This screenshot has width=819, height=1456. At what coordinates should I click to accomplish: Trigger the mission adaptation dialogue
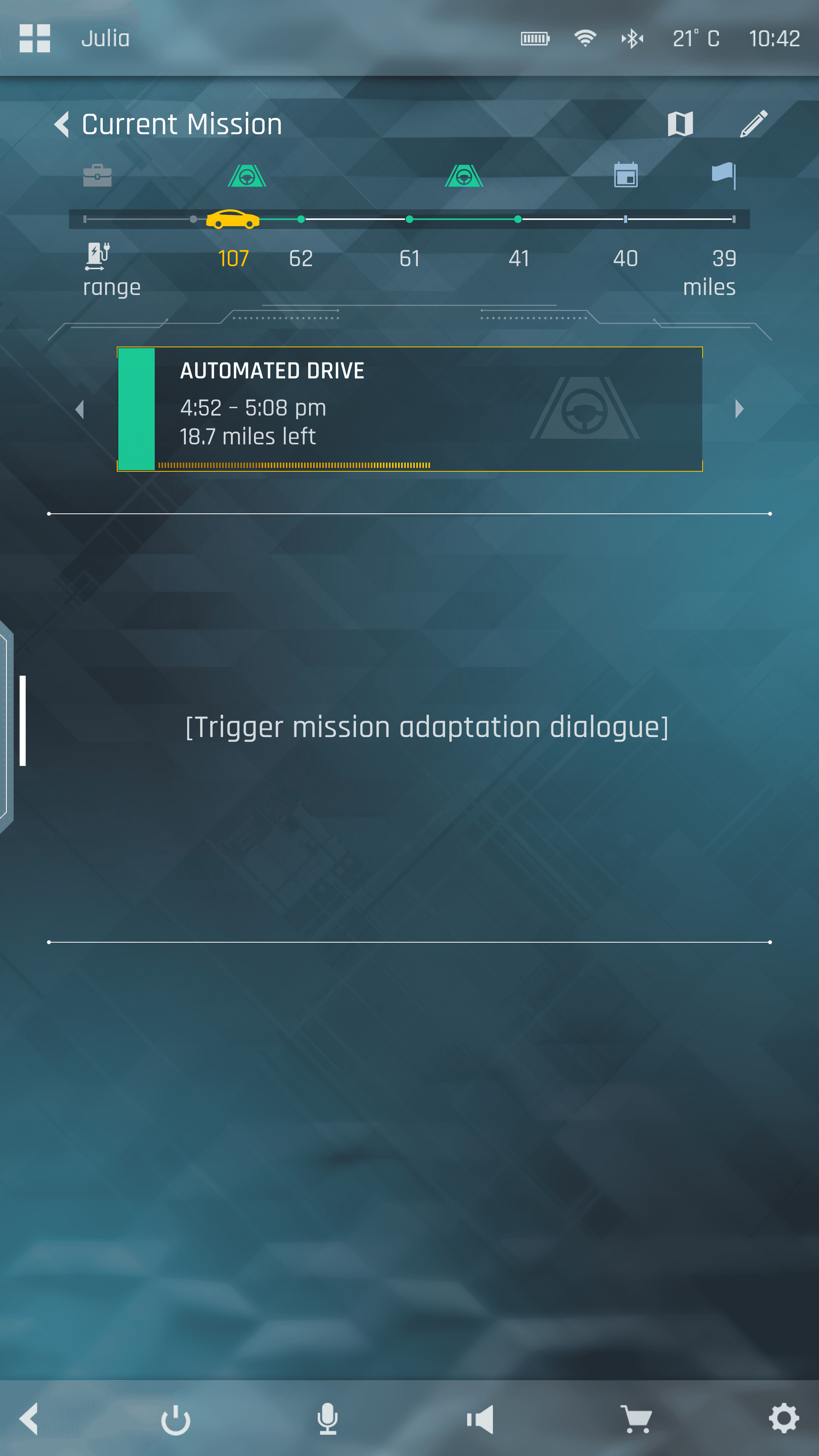coord(427,727)
